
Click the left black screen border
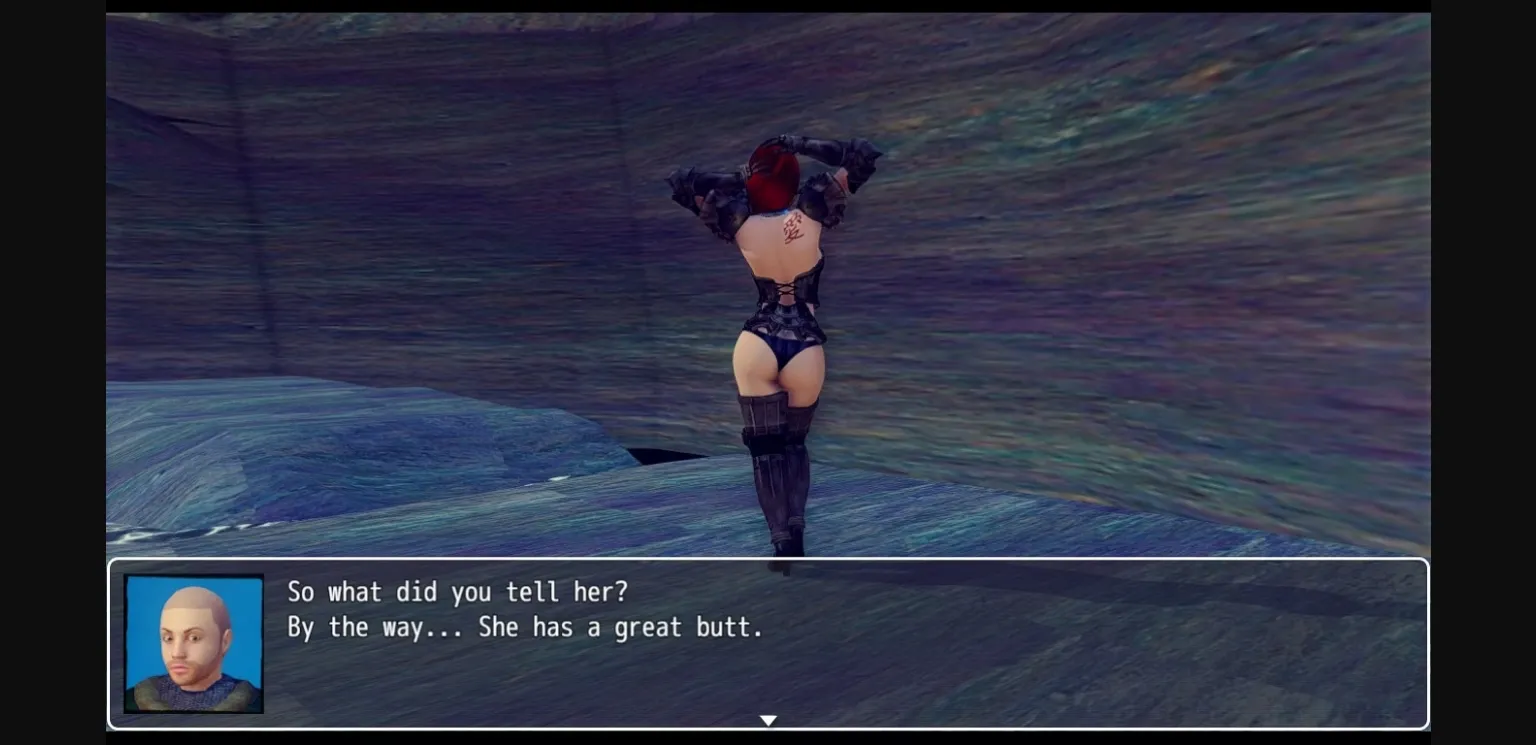tap(50, 372)
